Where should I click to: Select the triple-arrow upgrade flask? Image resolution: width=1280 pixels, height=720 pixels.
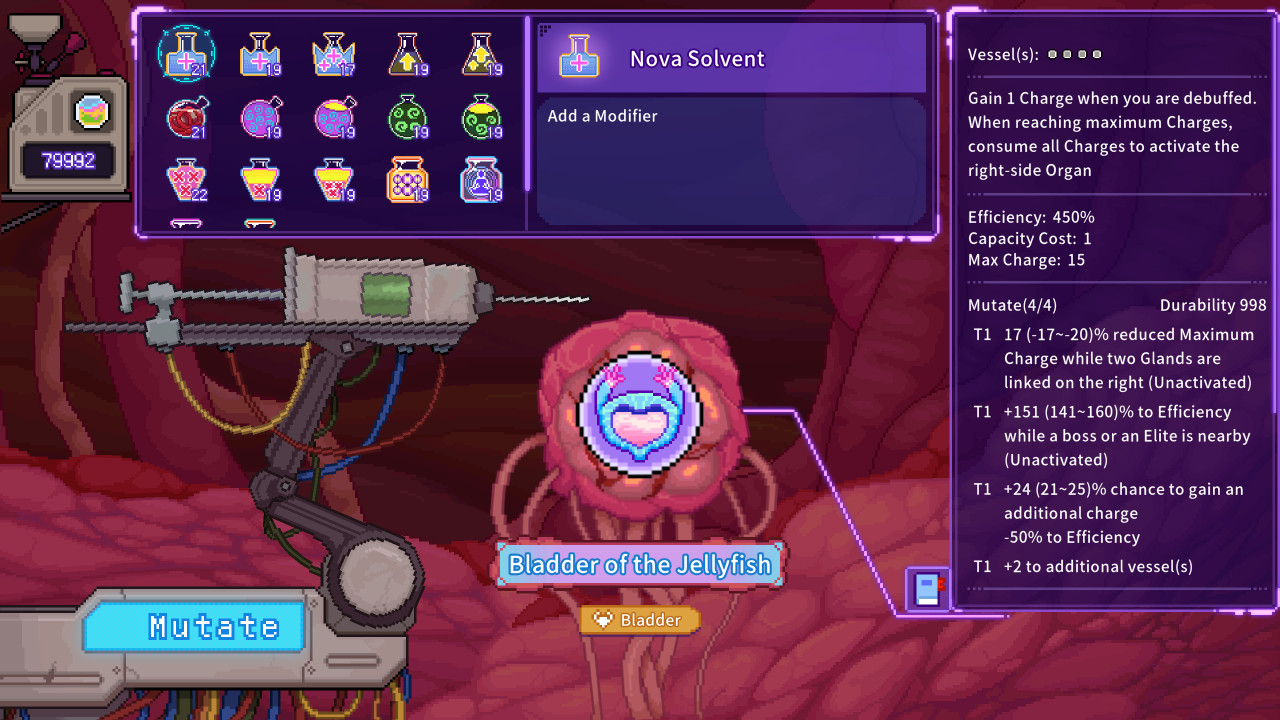[x=482, y=56]
